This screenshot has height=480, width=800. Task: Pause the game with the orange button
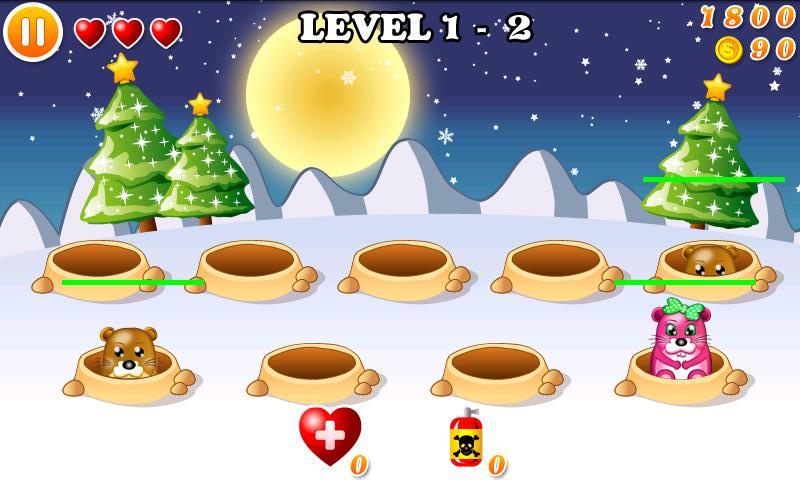(x=33, y=31)
